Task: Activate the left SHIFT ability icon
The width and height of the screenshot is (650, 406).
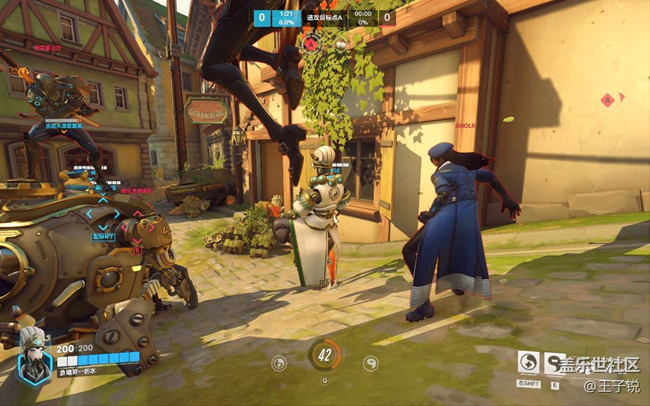Action: tap(529, 363)
